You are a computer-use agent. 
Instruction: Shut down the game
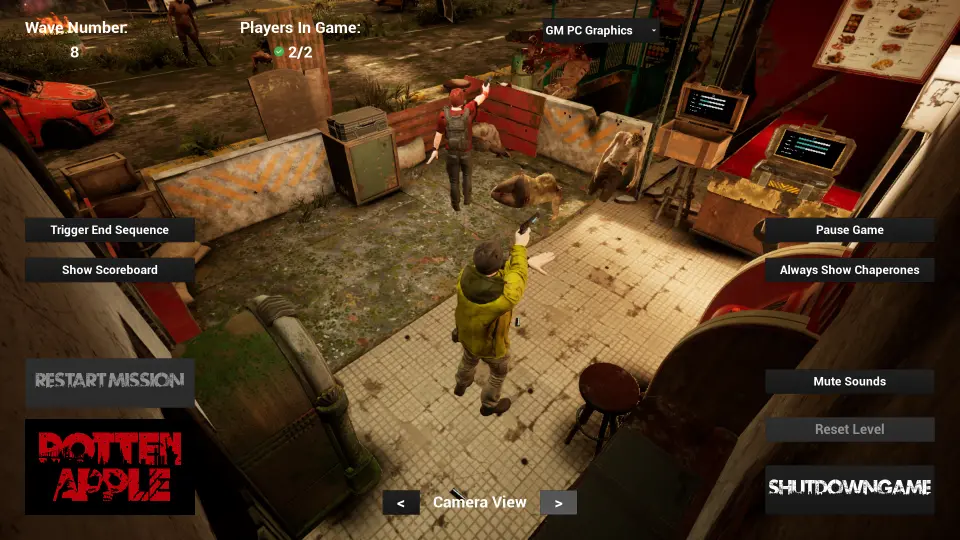pyautogui.click(x=849, y=489)
